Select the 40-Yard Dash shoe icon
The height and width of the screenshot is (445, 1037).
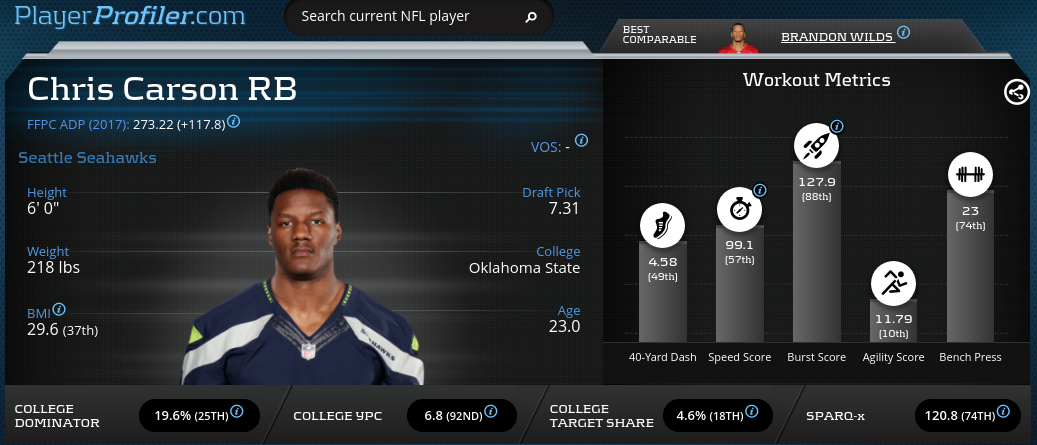coord(663,226)
